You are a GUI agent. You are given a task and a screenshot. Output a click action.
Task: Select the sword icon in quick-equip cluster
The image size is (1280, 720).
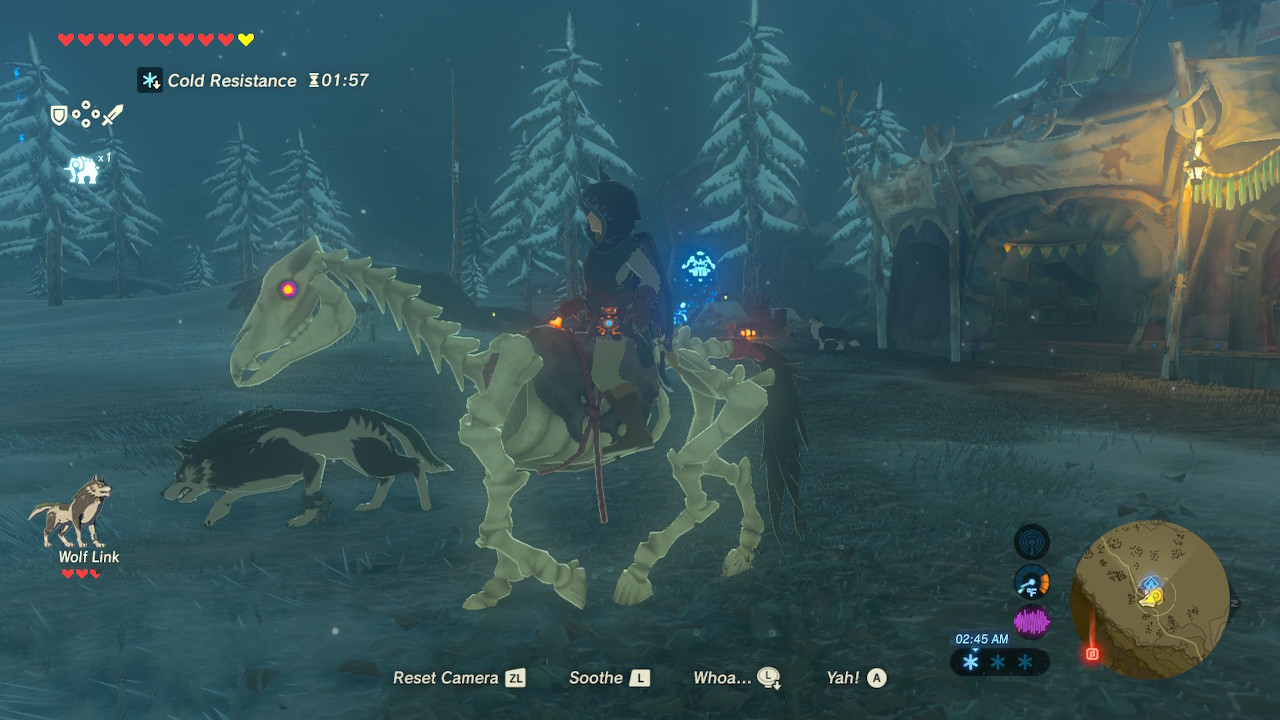(112, 116)
